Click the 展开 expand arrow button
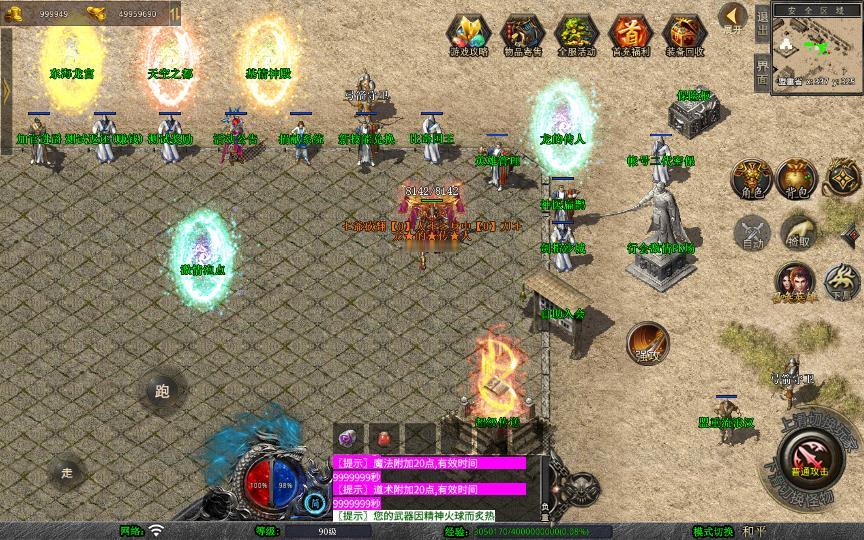864x540 pixels. [x=734, y=18]
